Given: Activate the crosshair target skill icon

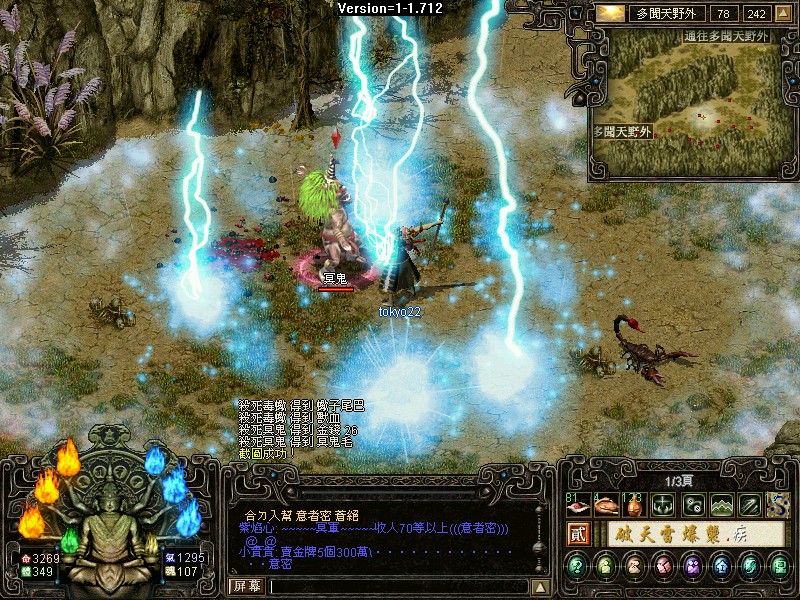Looking at the screenshot, I should pos(662,505).
